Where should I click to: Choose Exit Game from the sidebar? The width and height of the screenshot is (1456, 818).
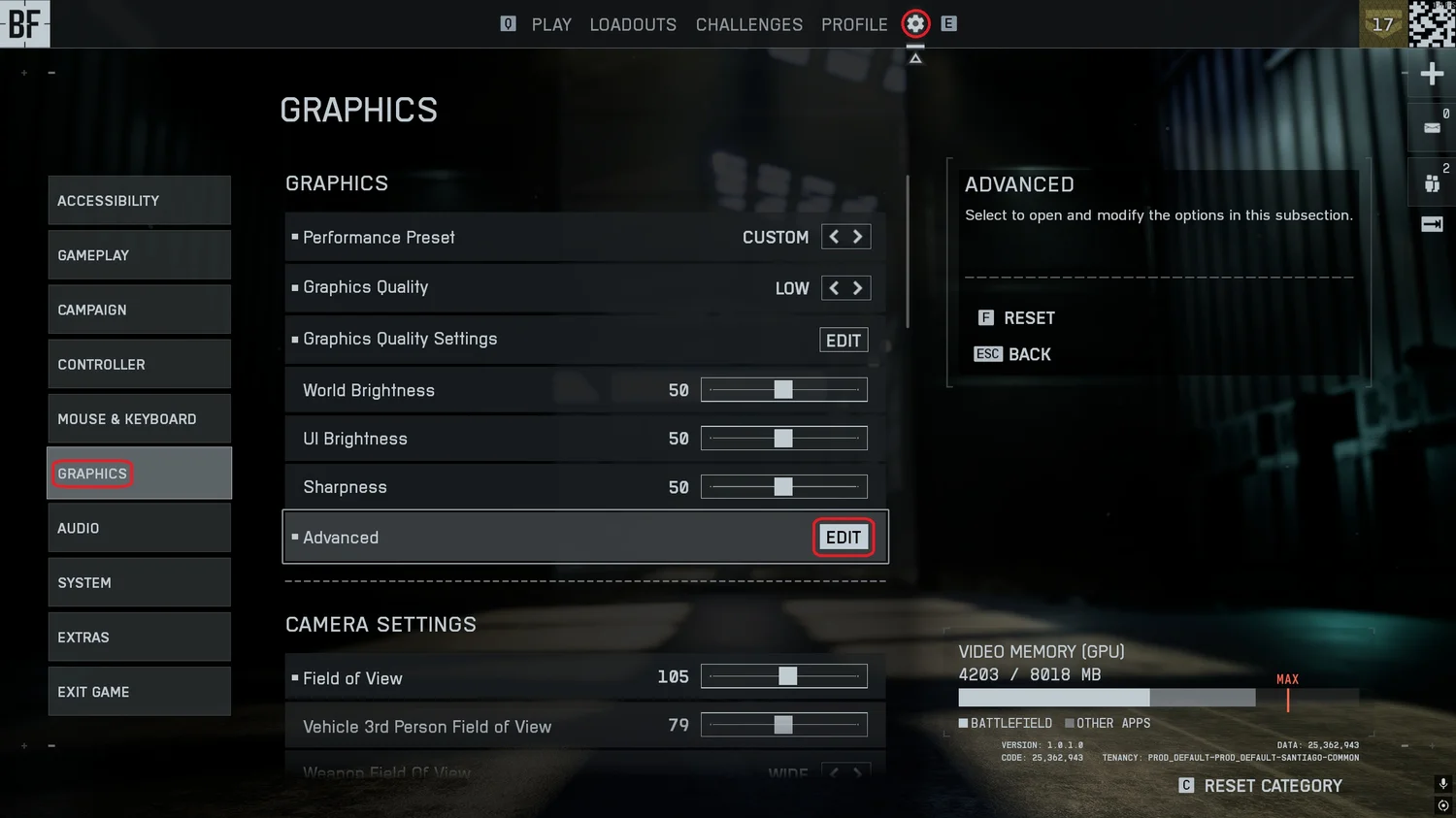139,692
